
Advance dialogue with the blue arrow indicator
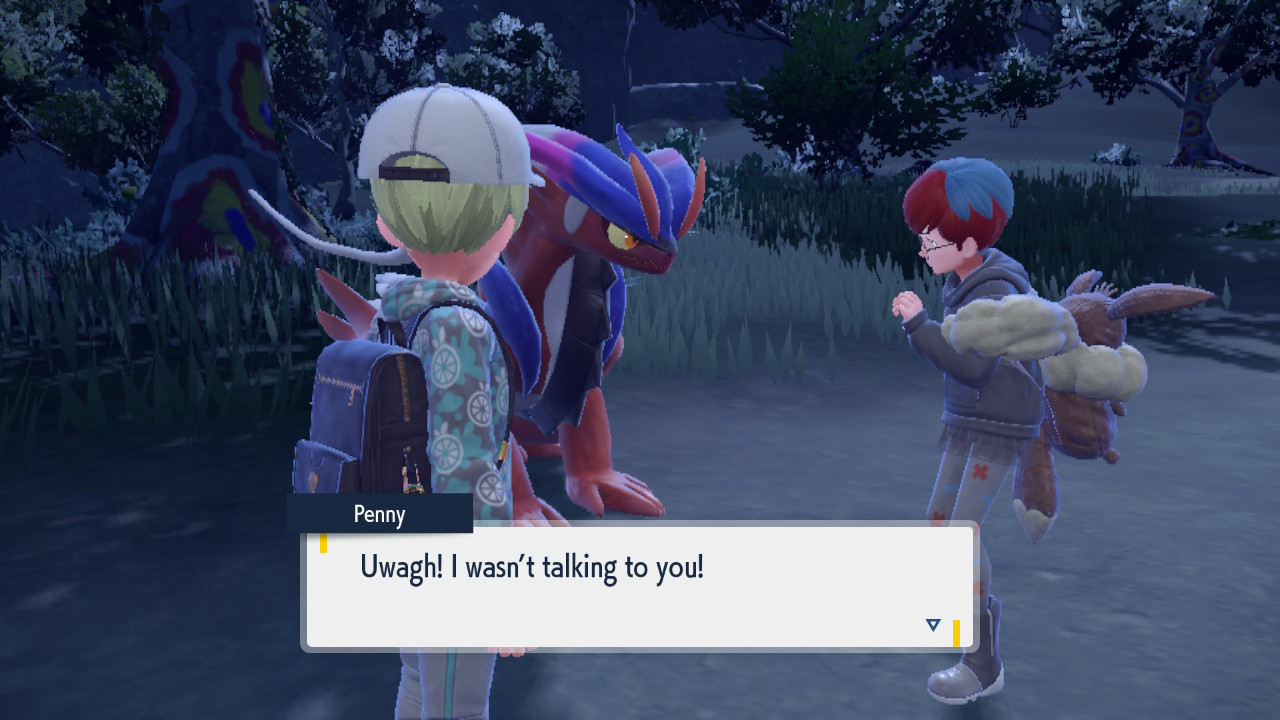click(933, 625)
